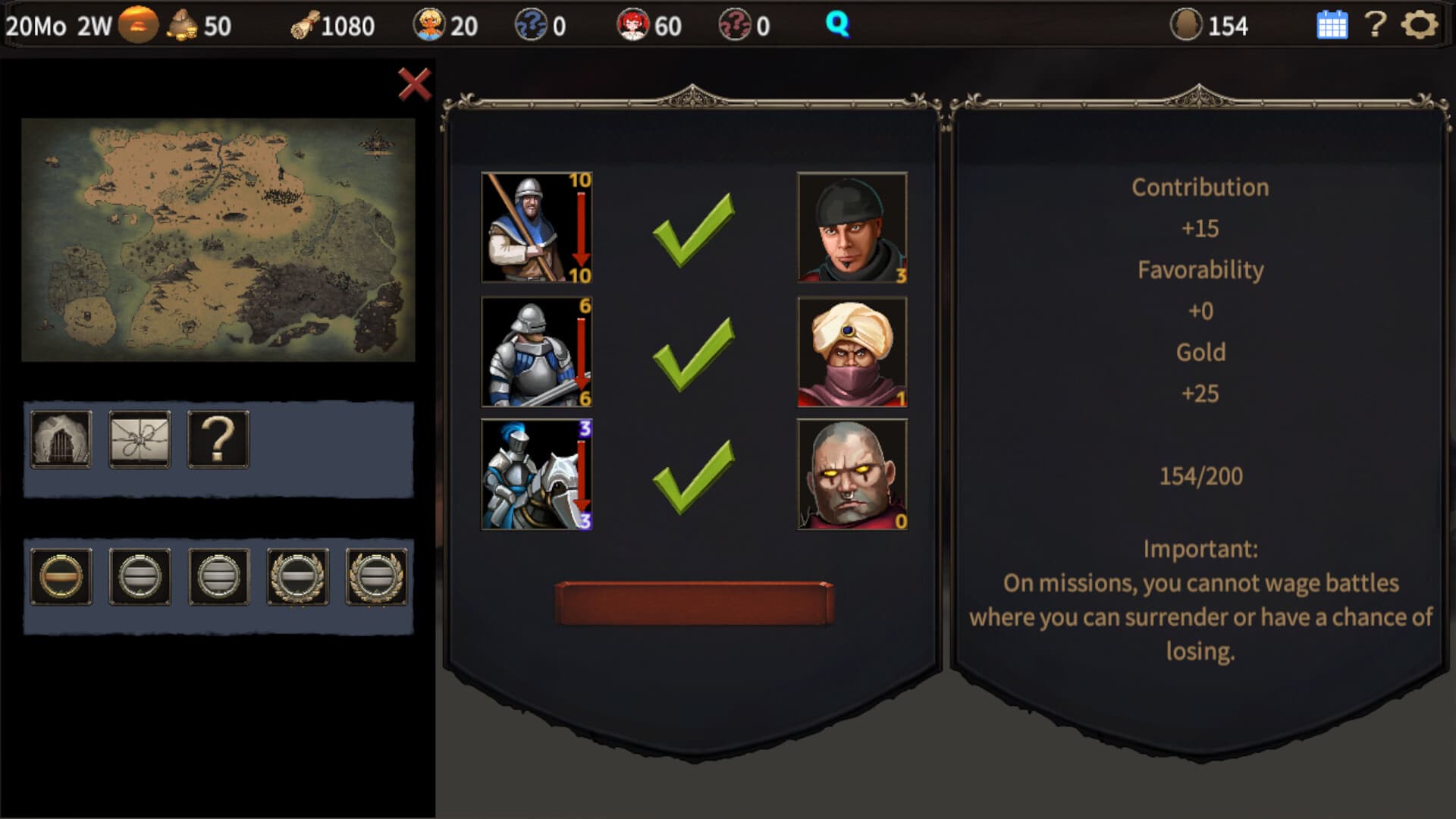Select the dungeon gate mission icon
Viewport: 1456px width, 819px height.
pyautogui.click(x=61, y=440)
